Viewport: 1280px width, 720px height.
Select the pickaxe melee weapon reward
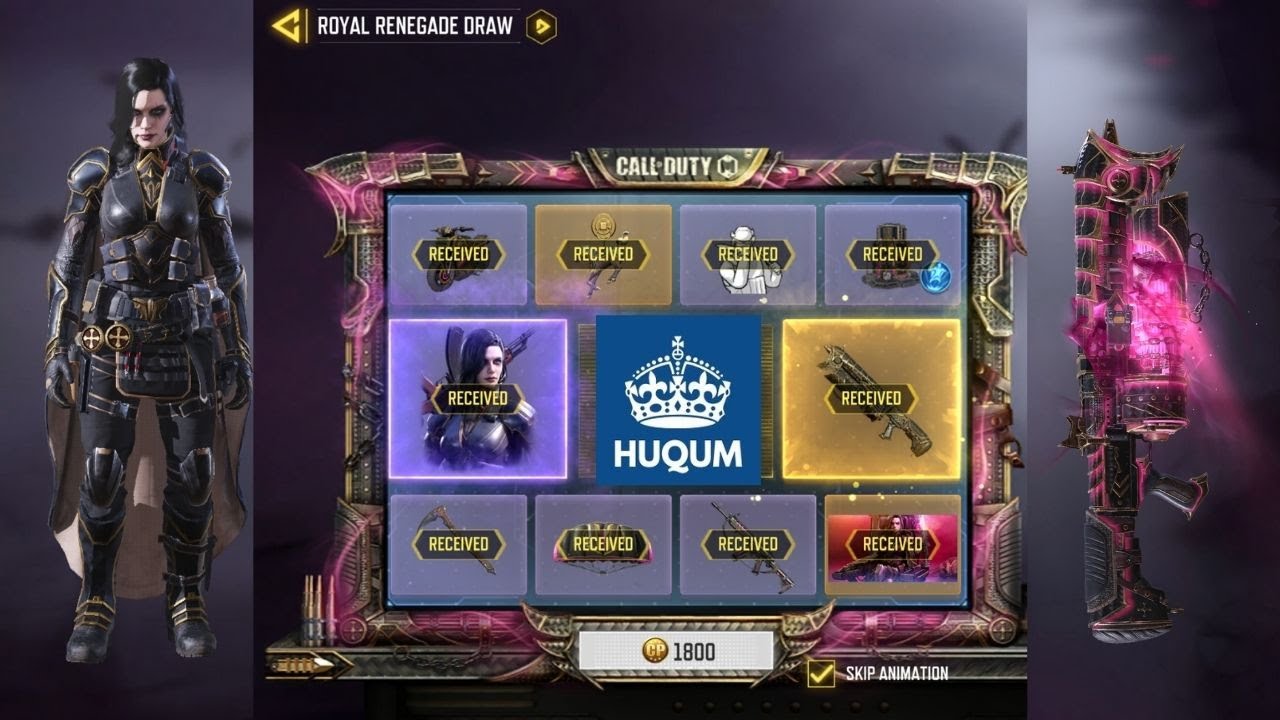pyautogui.click(x=460, y=545)
